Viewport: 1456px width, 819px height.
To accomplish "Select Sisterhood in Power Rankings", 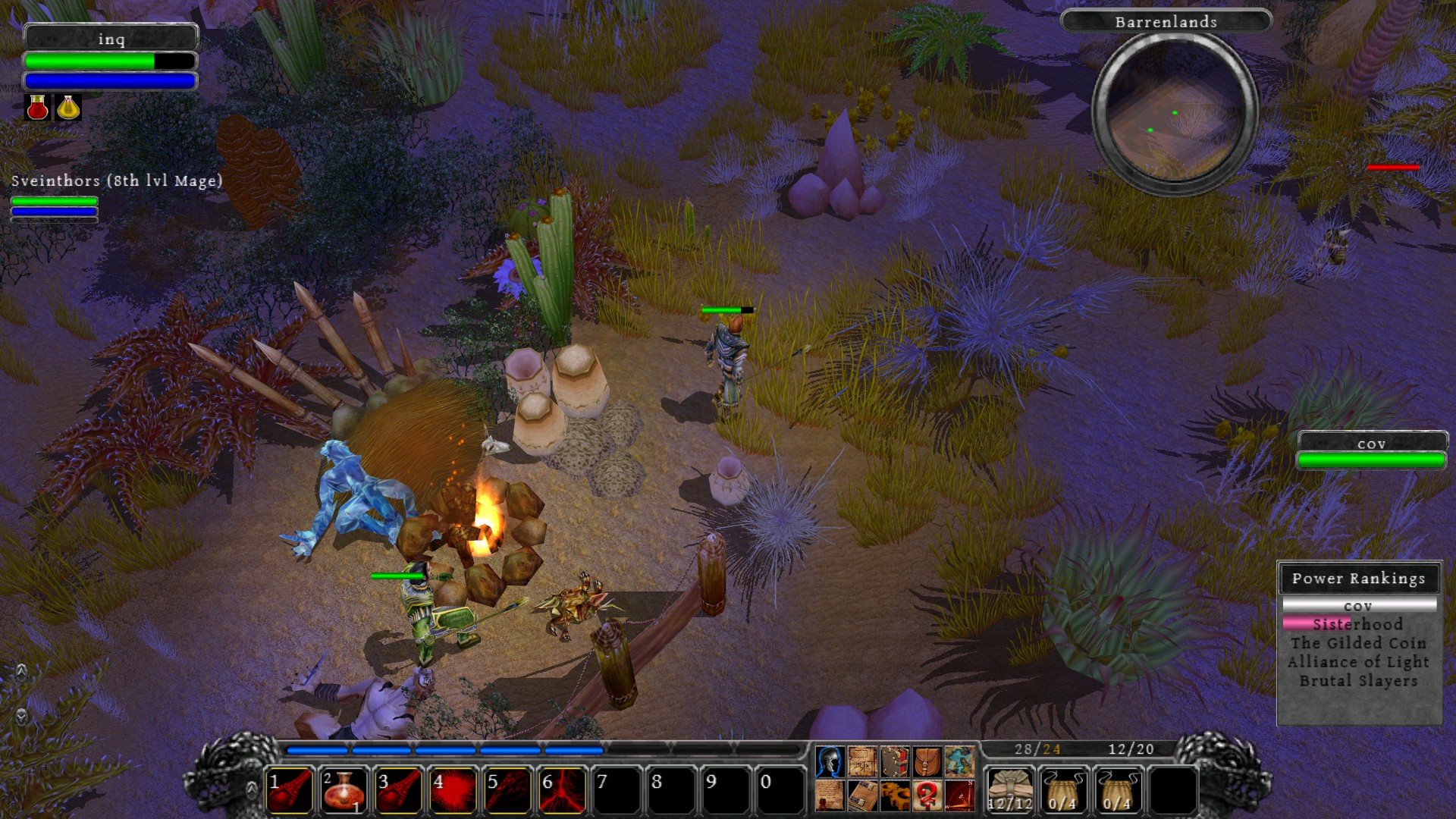I will 1357,624.
